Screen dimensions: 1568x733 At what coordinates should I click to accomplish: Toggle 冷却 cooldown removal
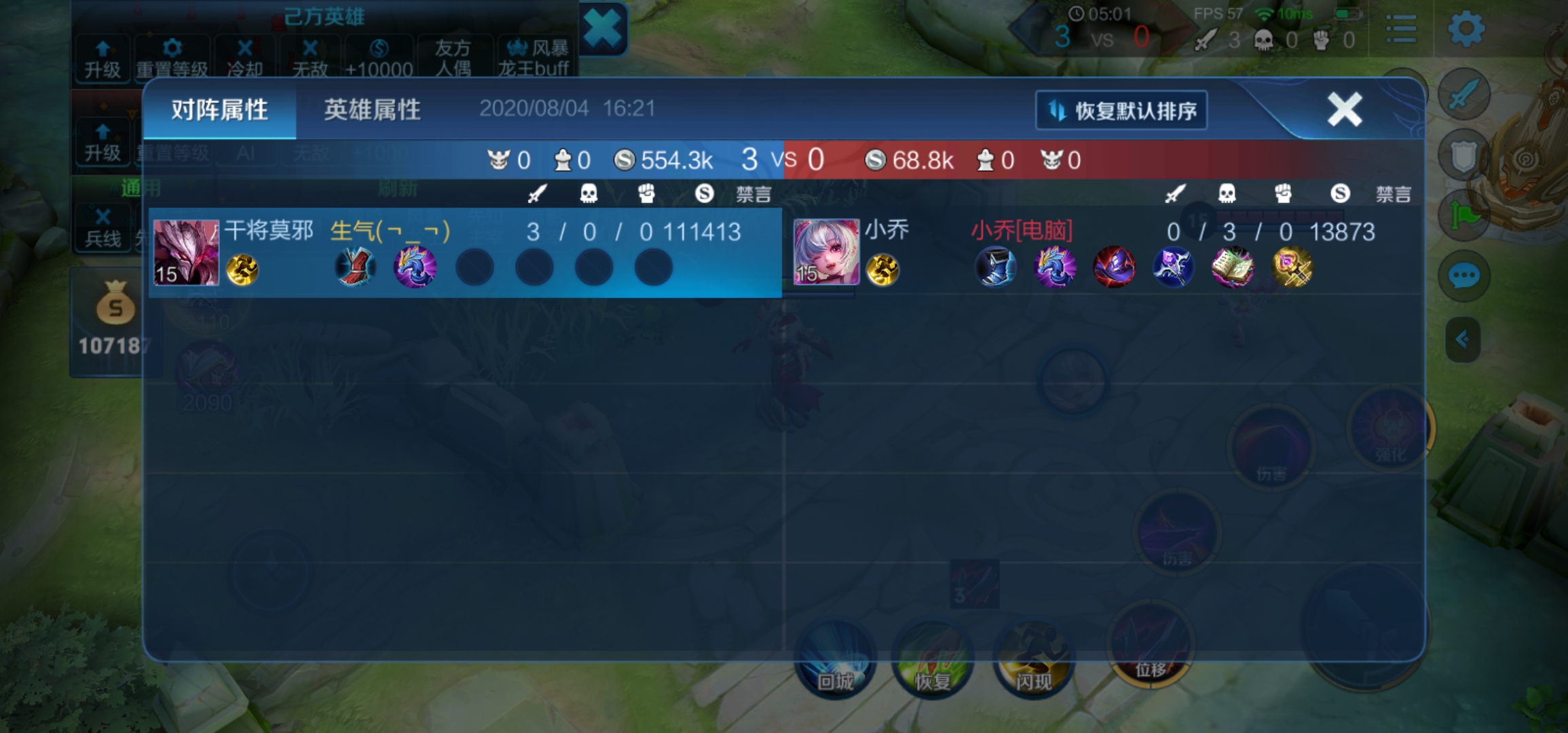[245, 58]
